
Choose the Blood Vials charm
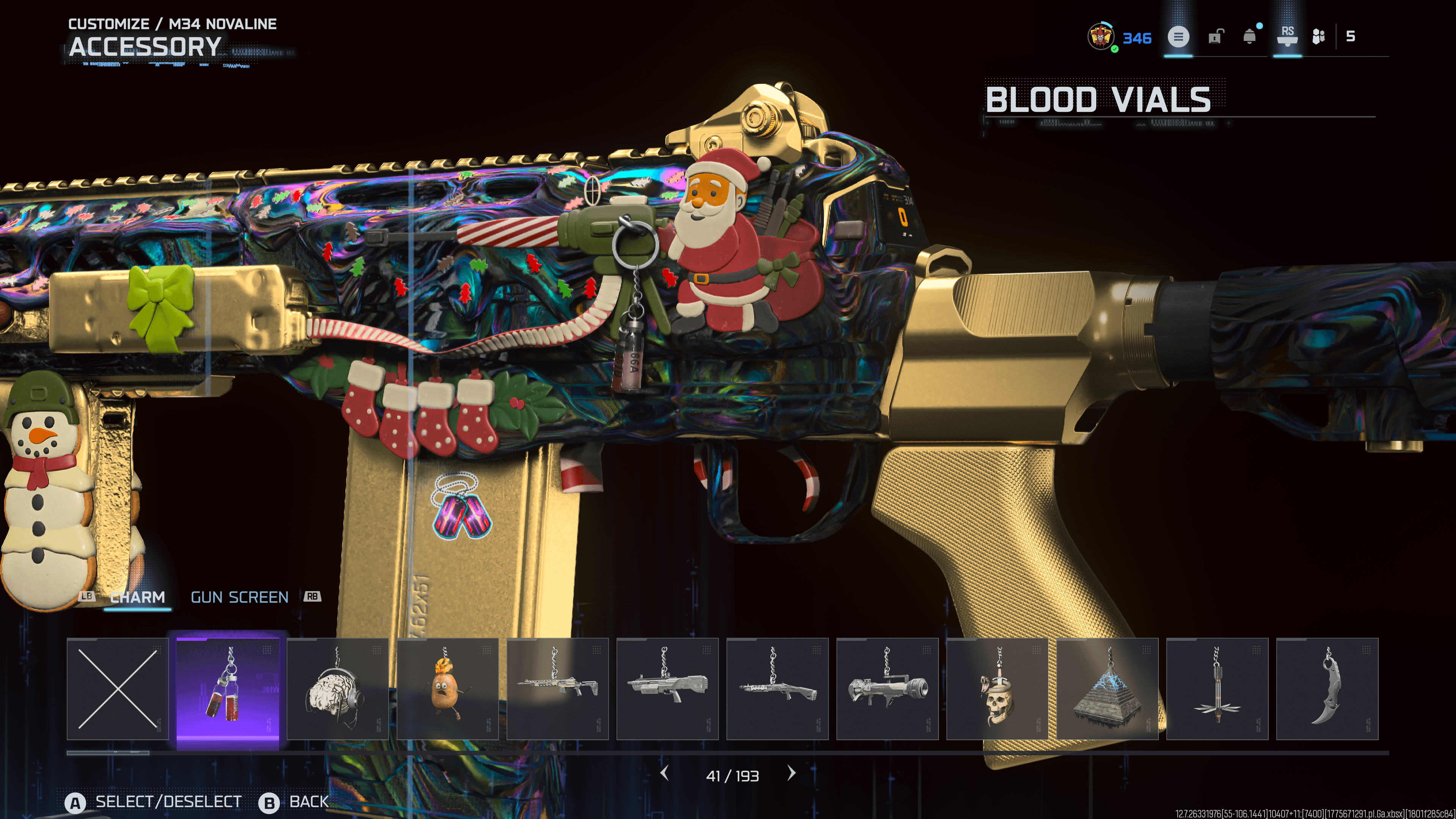[x=228, y=689]
